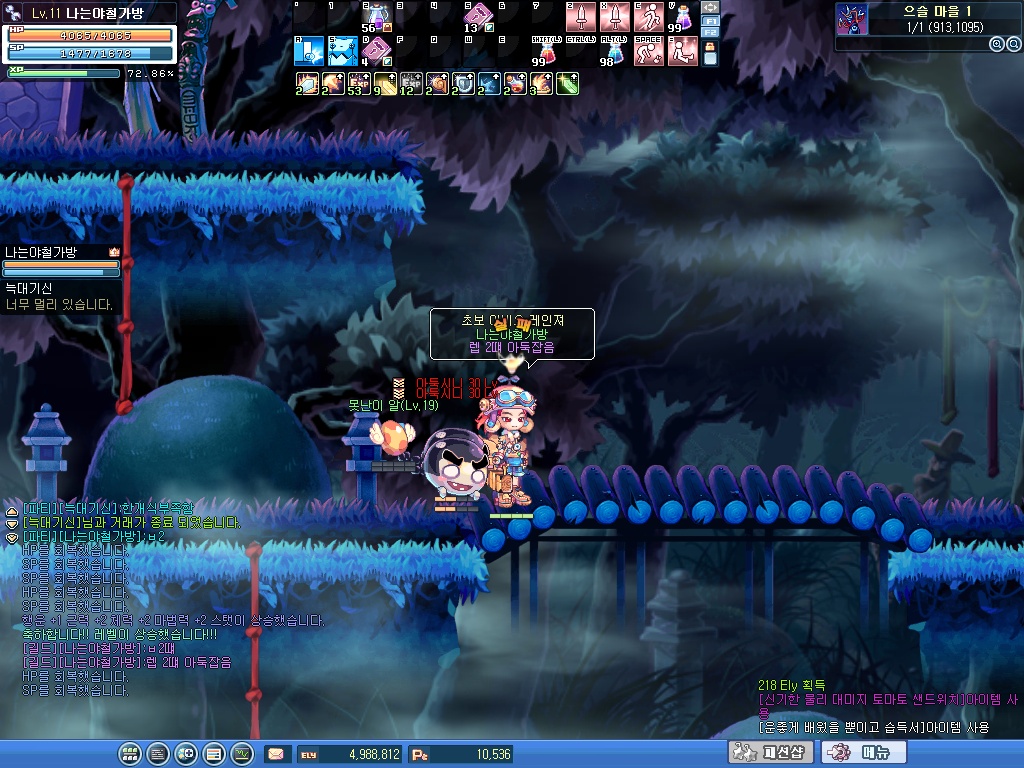Activate the item pickup skill on Space

tap(649, 51)
